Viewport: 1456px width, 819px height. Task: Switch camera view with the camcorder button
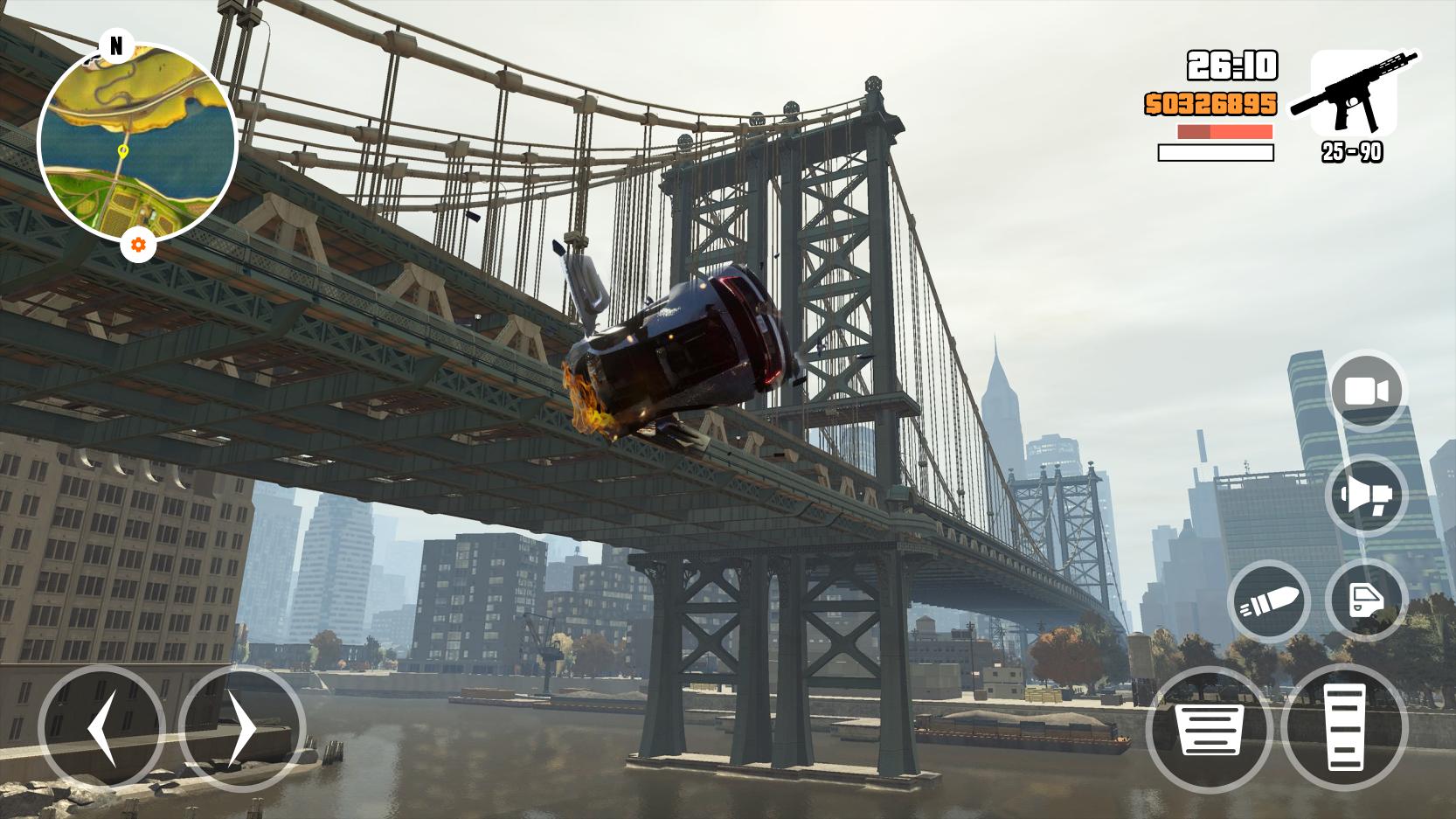1367,391
